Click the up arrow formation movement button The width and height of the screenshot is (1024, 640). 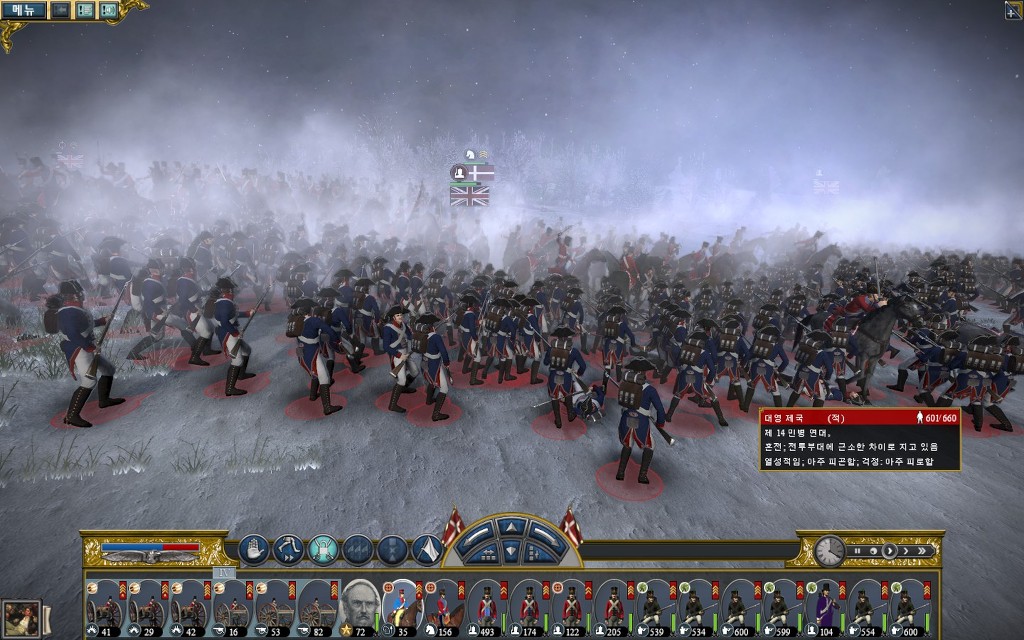[x=511, y=526]
